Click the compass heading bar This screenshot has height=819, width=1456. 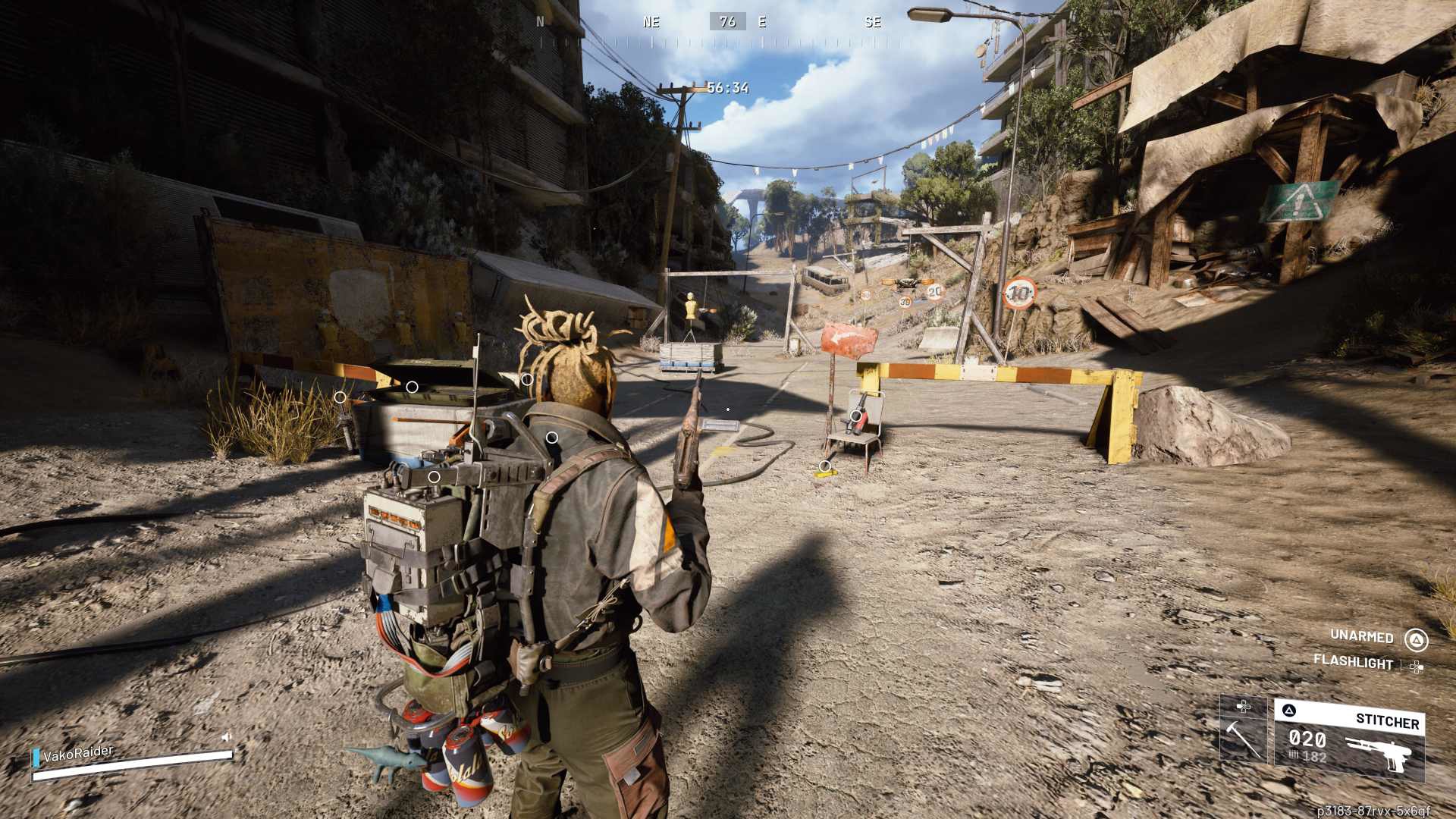pos(727,23)
